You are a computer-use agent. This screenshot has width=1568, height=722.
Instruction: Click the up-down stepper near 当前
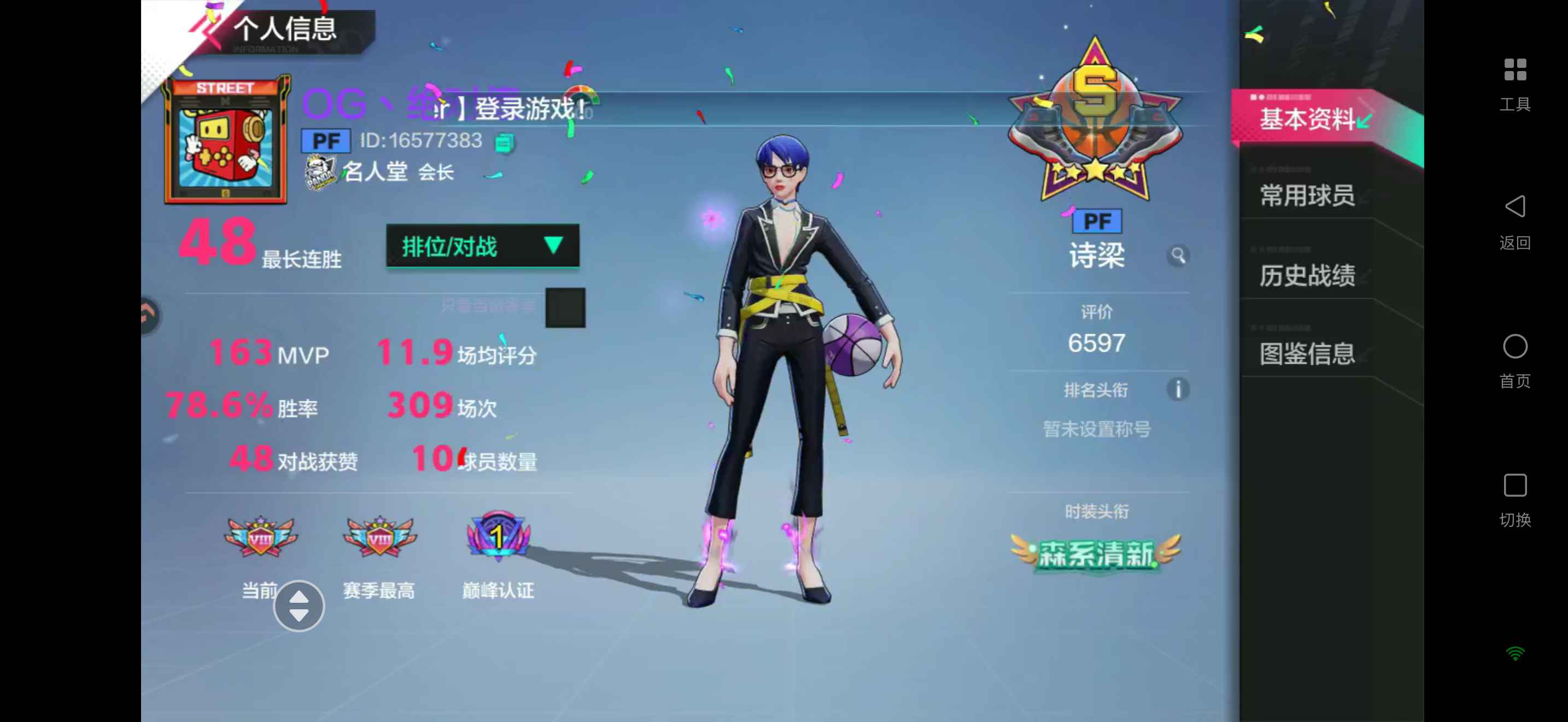pyautogui.click(x=299, y=605)
